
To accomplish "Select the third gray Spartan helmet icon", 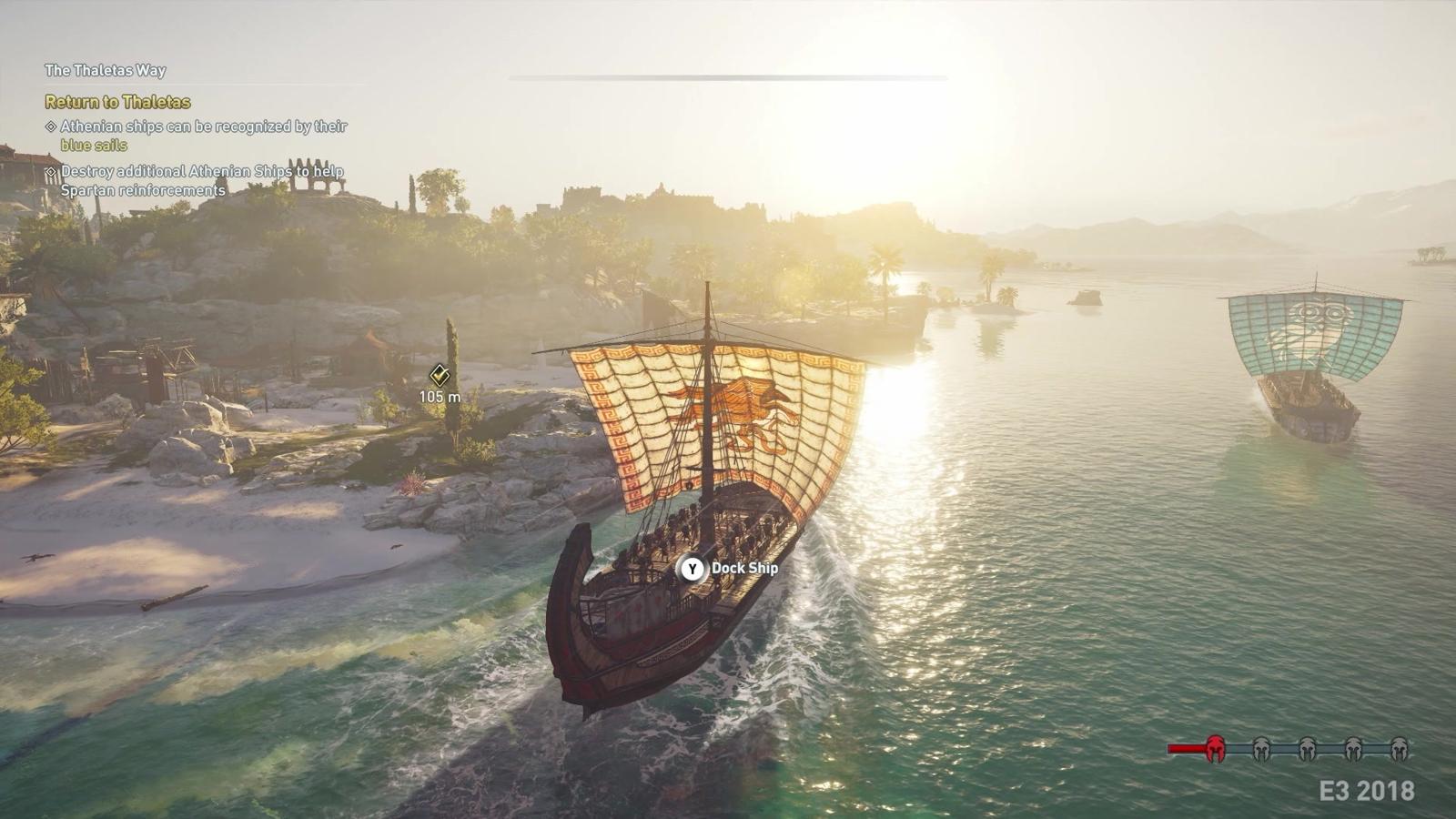I will click(x=1354, y=748).
